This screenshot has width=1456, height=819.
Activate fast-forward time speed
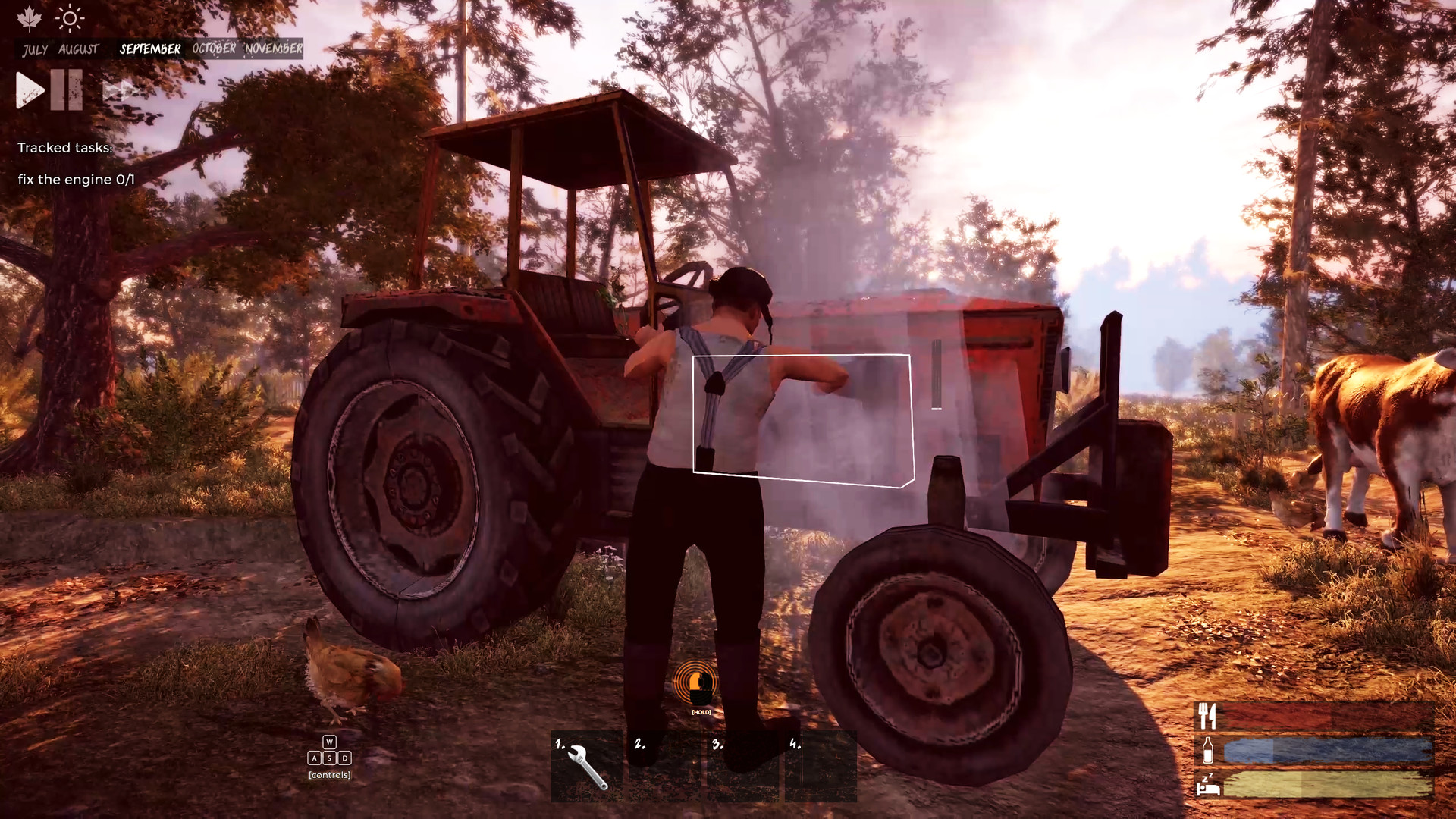120,89
